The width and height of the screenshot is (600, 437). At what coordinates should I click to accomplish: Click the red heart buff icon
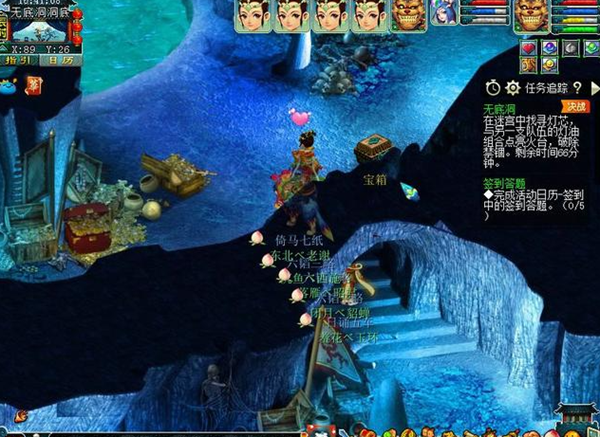[x=528, y=47]
